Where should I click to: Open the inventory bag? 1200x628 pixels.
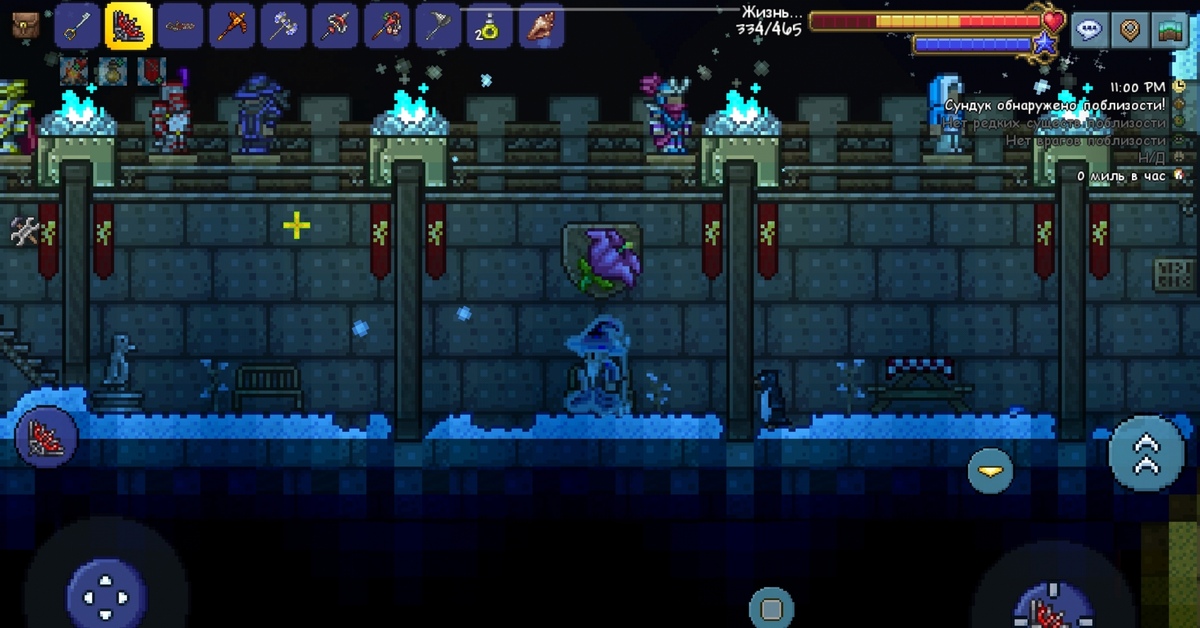[x=26, y=26]
